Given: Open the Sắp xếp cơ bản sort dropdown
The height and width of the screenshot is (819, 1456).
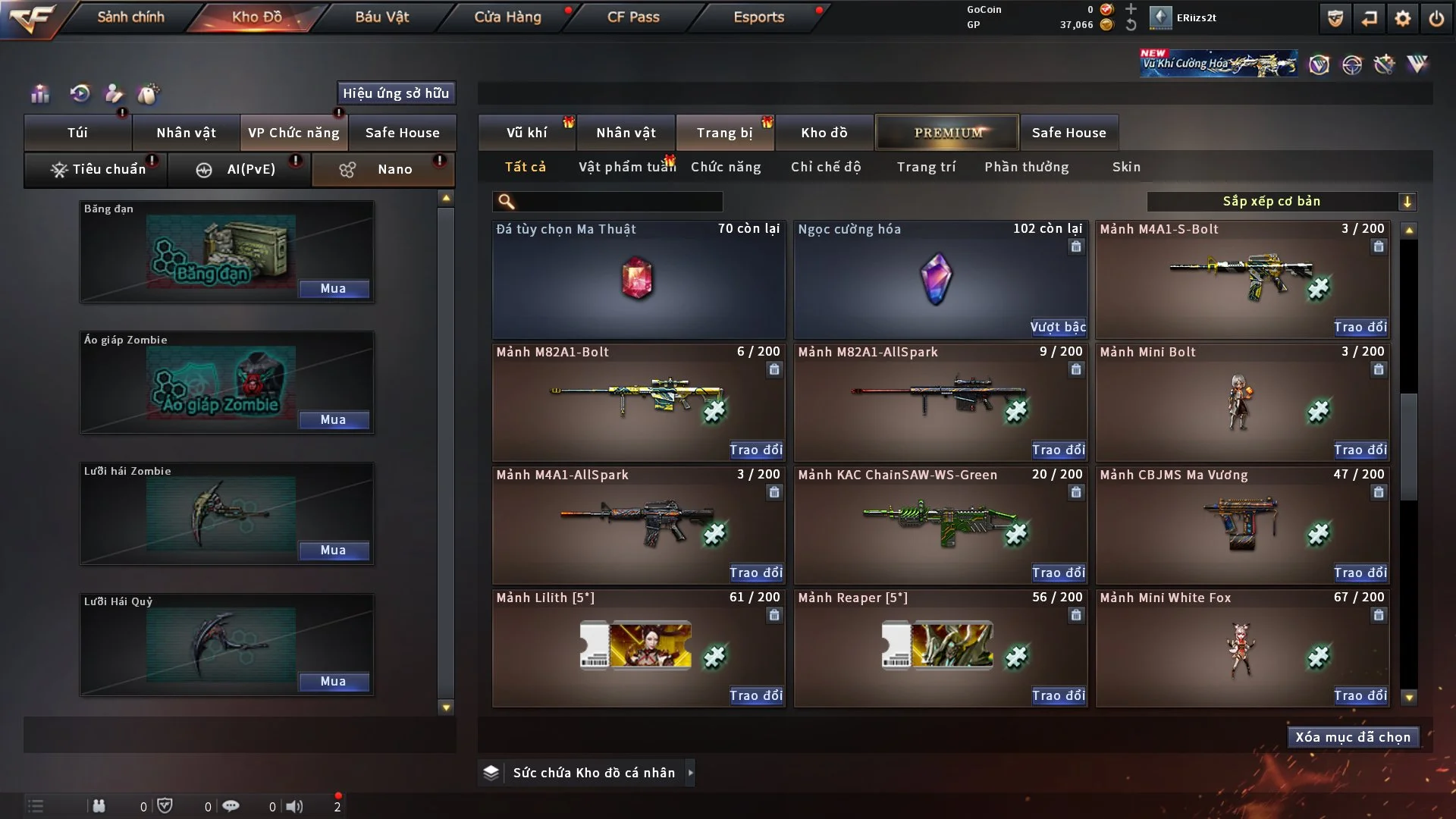Looking at the screenshot, I should (1281, 201).
